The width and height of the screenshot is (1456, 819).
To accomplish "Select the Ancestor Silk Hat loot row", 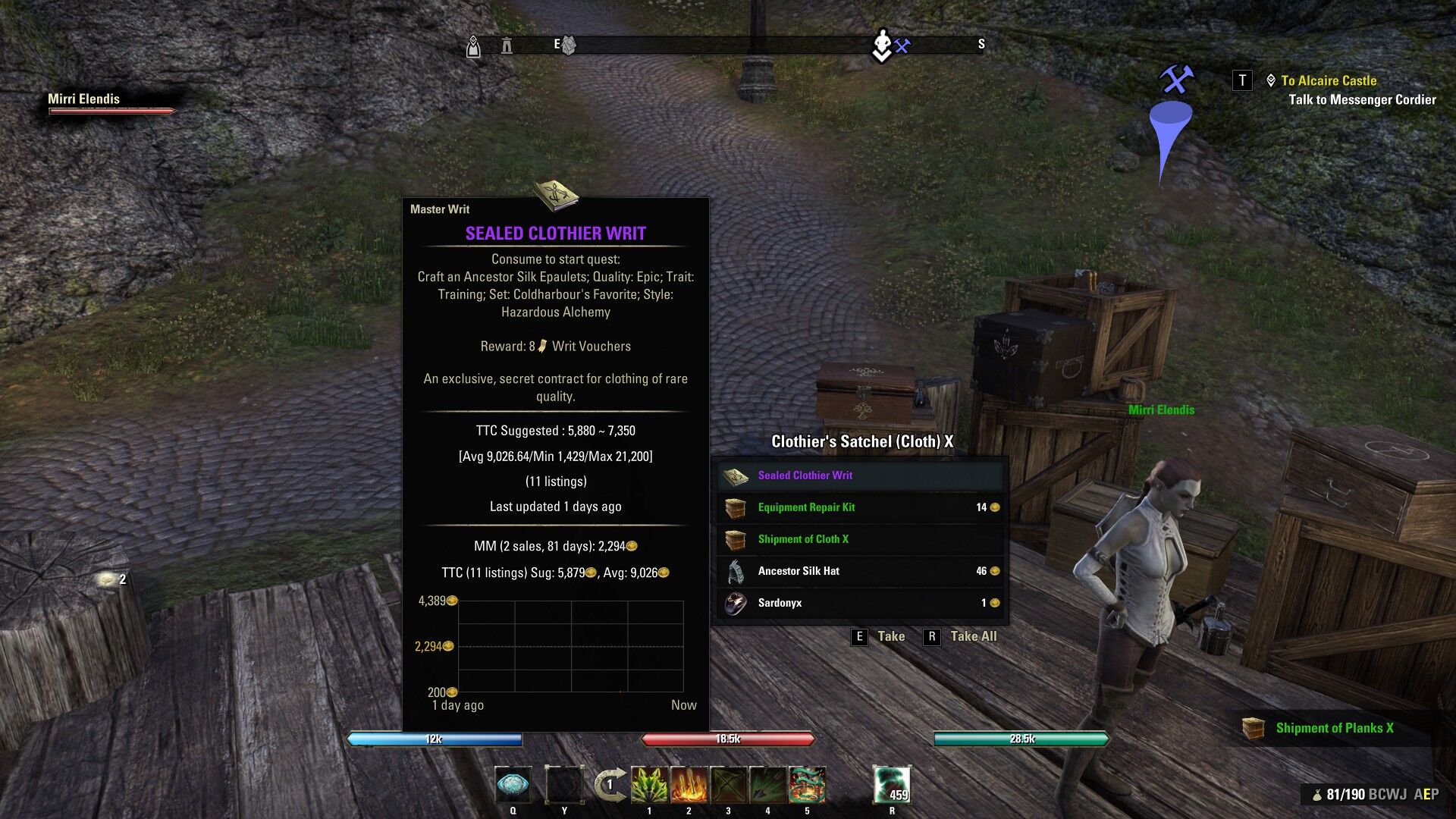I will pos(860,571).
